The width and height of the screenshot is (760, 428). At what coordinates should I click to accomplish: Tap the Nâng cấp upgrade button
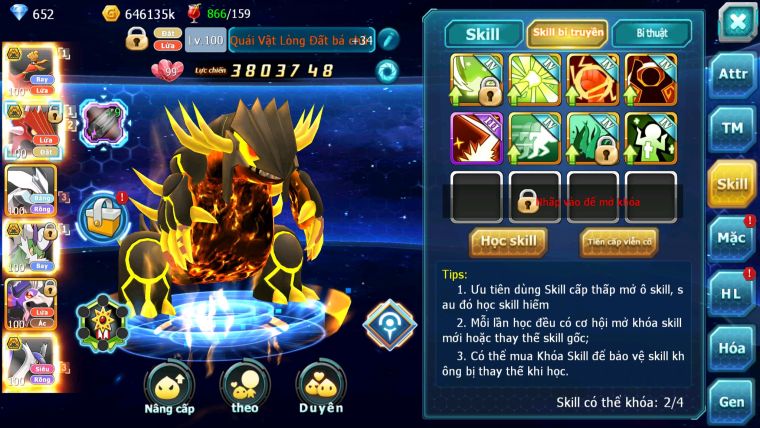(x=168, y=387)
